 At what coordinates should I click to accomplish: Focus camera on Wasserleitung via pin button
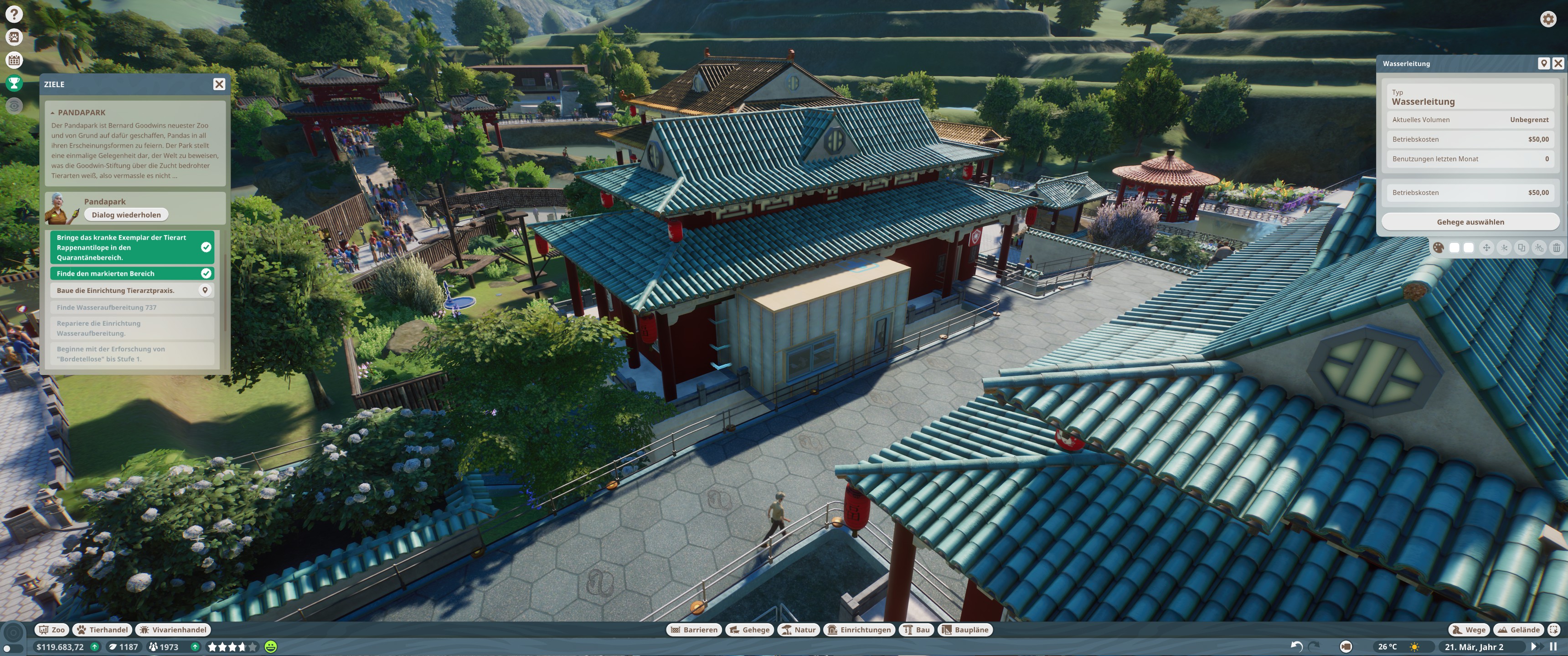[1543, 63]
